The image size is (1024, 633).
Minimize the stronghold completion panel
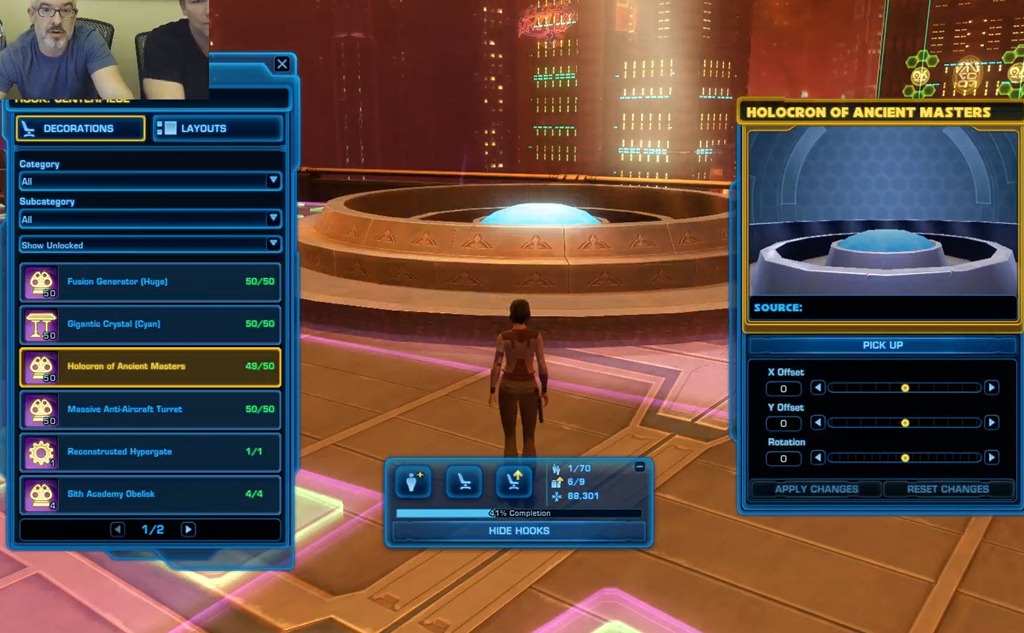coord(640,467)
